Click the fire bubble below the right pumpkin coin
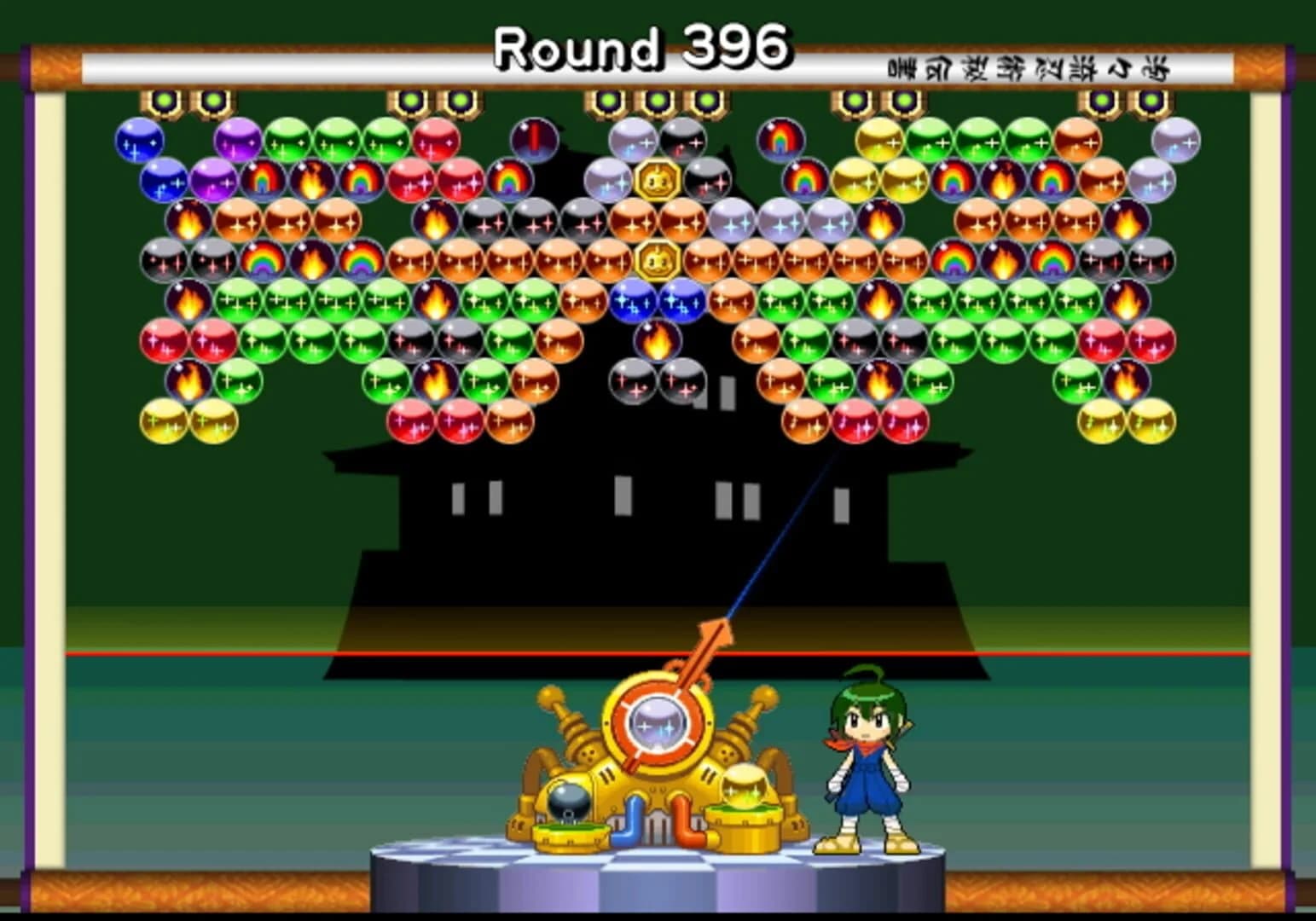This screenshot has width=1316, height=921. click(657, 340)
